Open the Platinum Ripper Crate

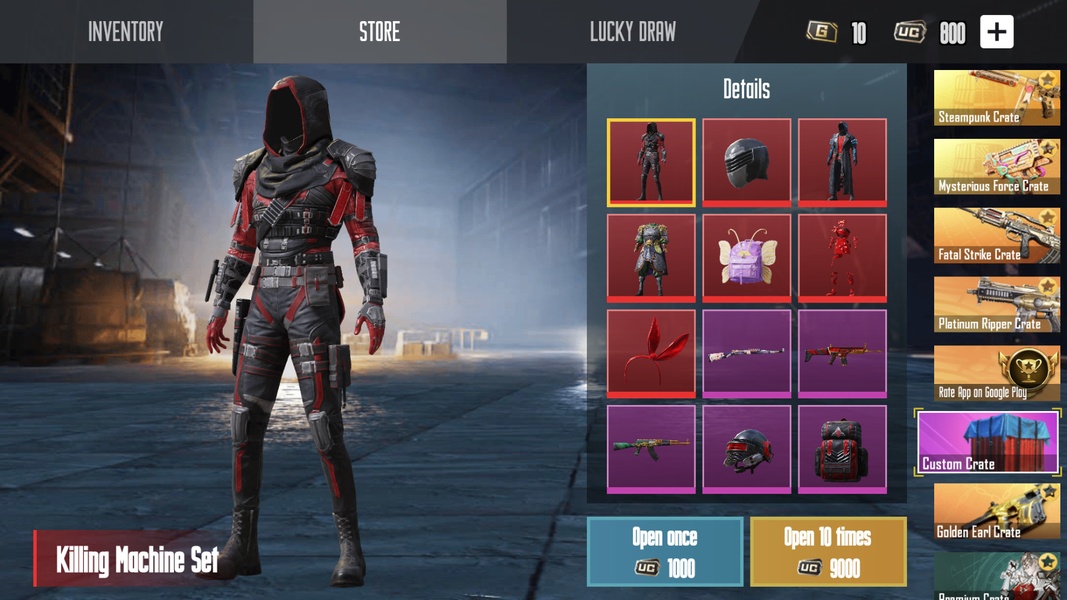tap(996, 305)
